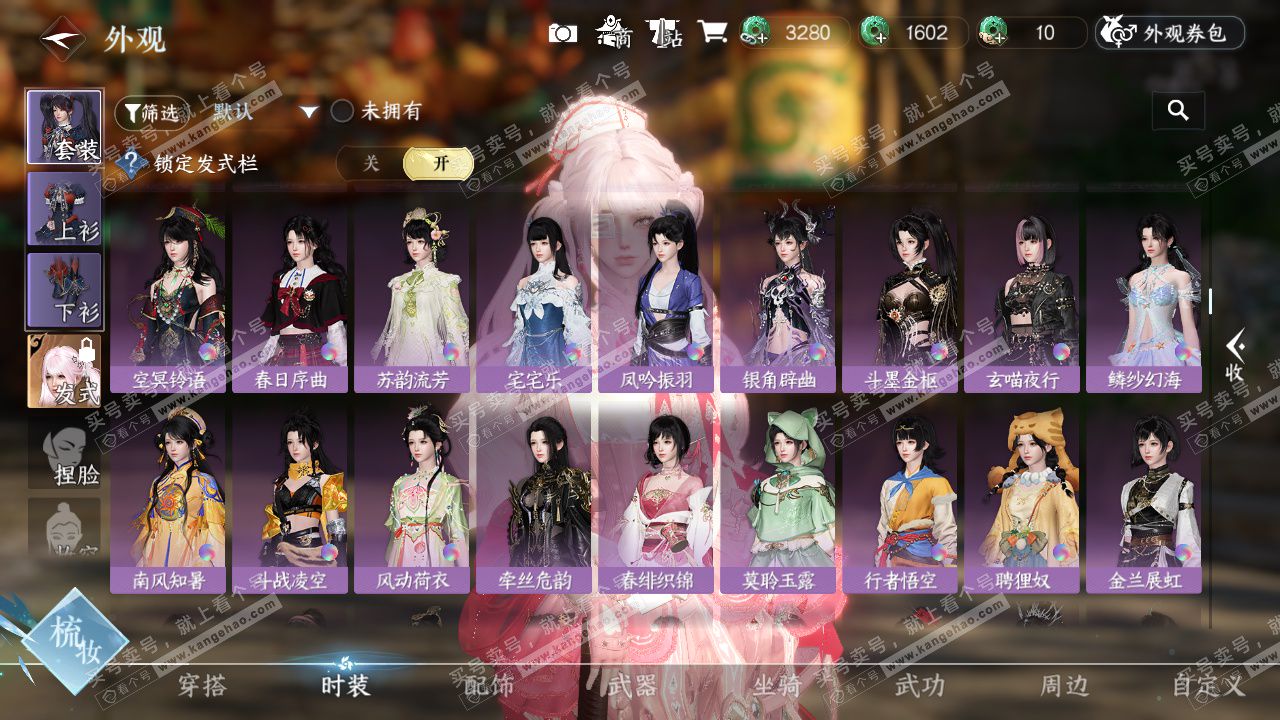Expand the 默认 sort dropdown

pyautogui.click(x=309, y=112)
